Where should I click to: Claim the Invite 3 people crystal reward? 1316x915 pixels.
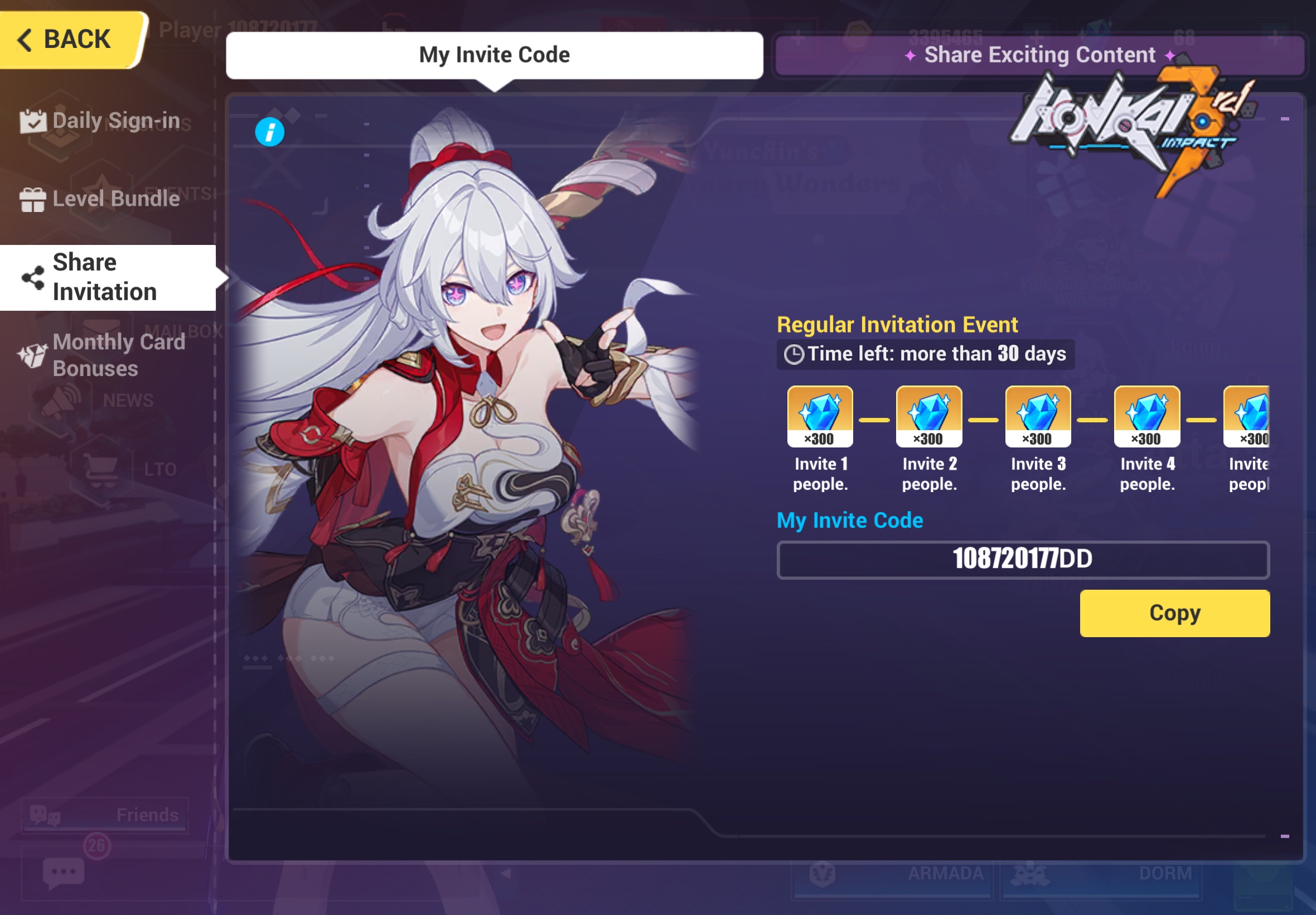point(1038,417)
